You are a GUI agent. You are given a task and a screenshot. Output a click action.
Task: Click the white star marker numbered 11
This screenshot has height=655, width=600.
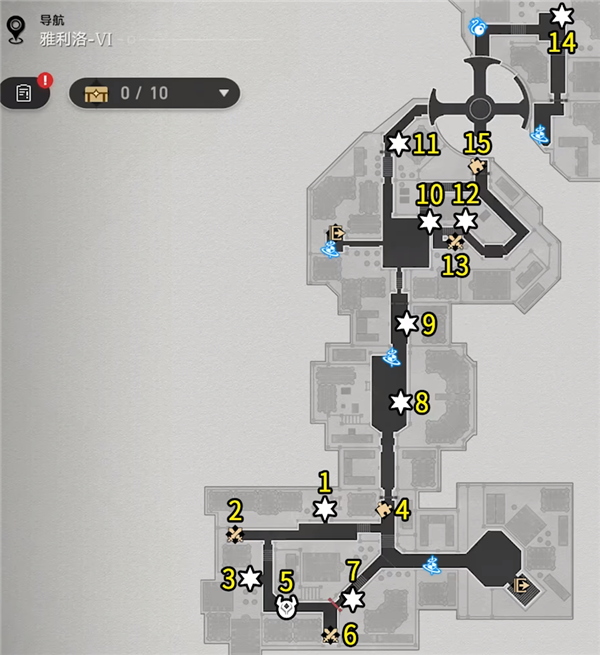pyautogui.click(x=399, y=144)
